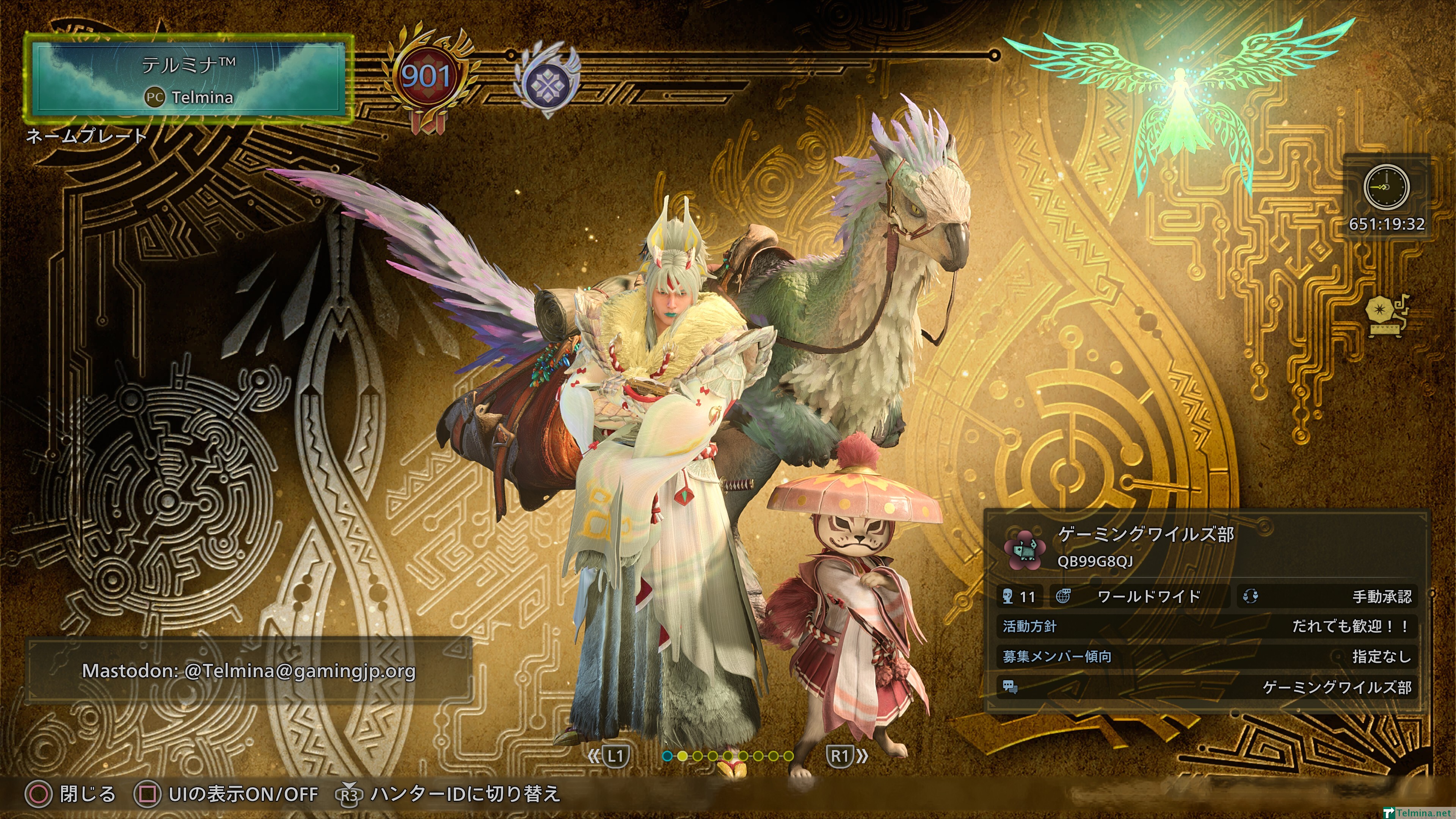Click the hunter rank 901 emblem
The image size is (1456, 819).
click(427, 77)
